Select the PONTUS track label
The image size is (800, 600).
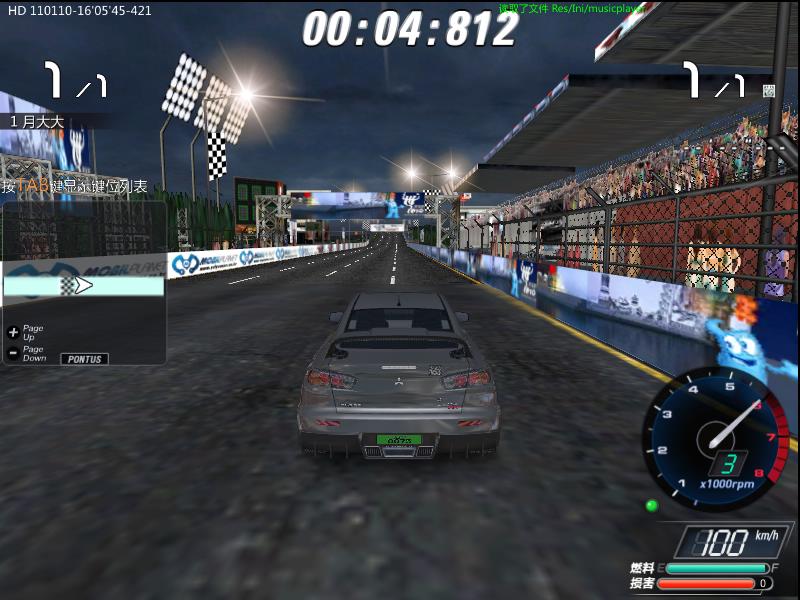point(85,358)
